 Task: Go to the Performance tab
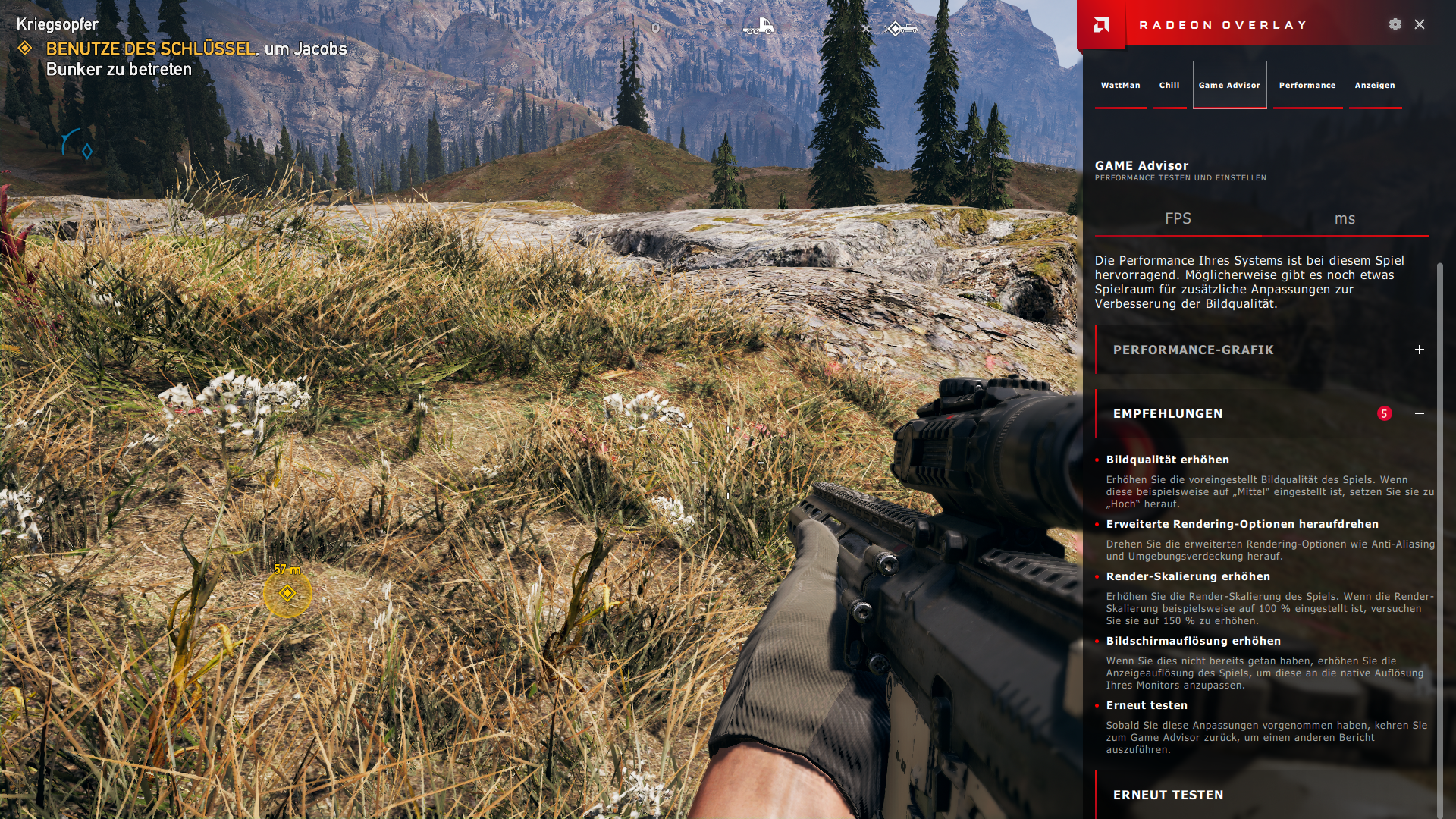1307,85
